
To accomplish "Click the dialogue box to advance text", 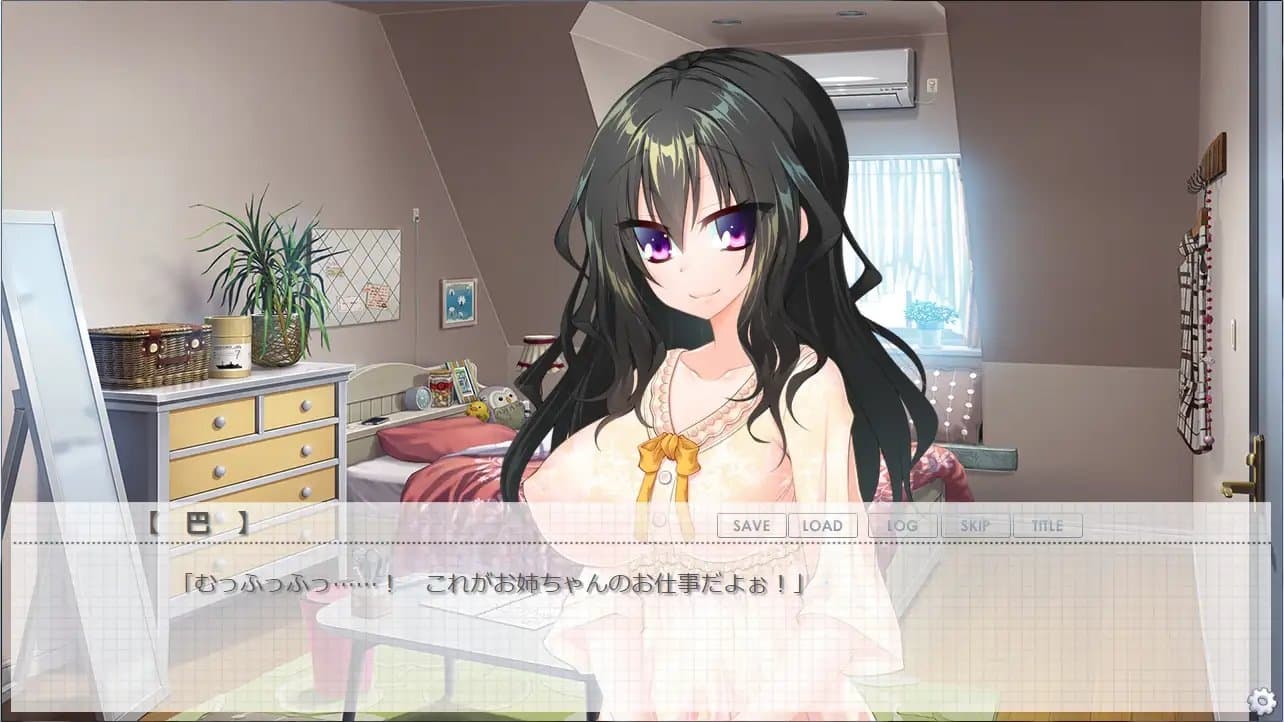I will (500, 588).
